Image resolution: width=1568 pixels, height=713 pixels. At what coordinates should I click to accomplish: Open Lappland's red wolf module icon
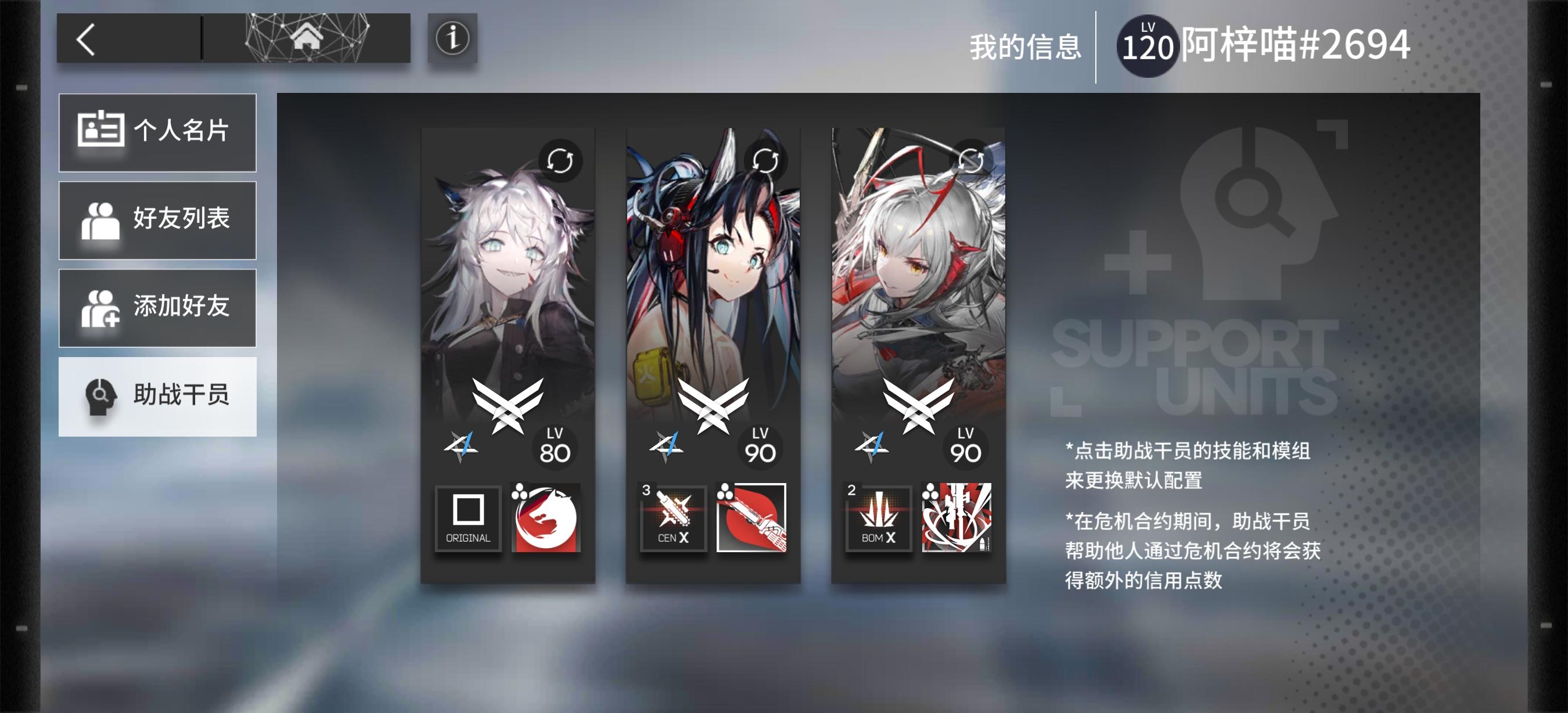546,518
